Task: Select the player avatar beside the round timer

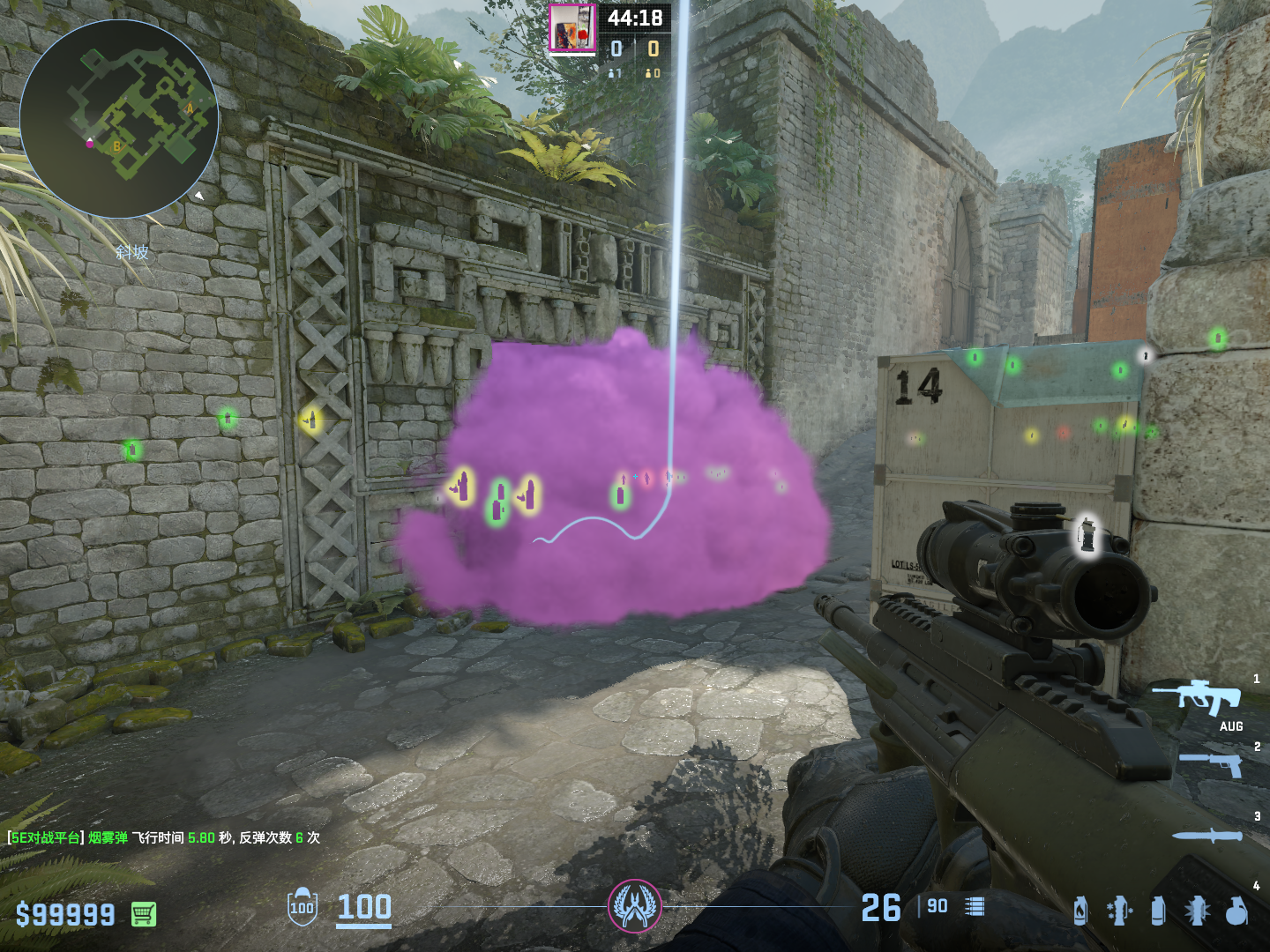Action: point(571,28)
